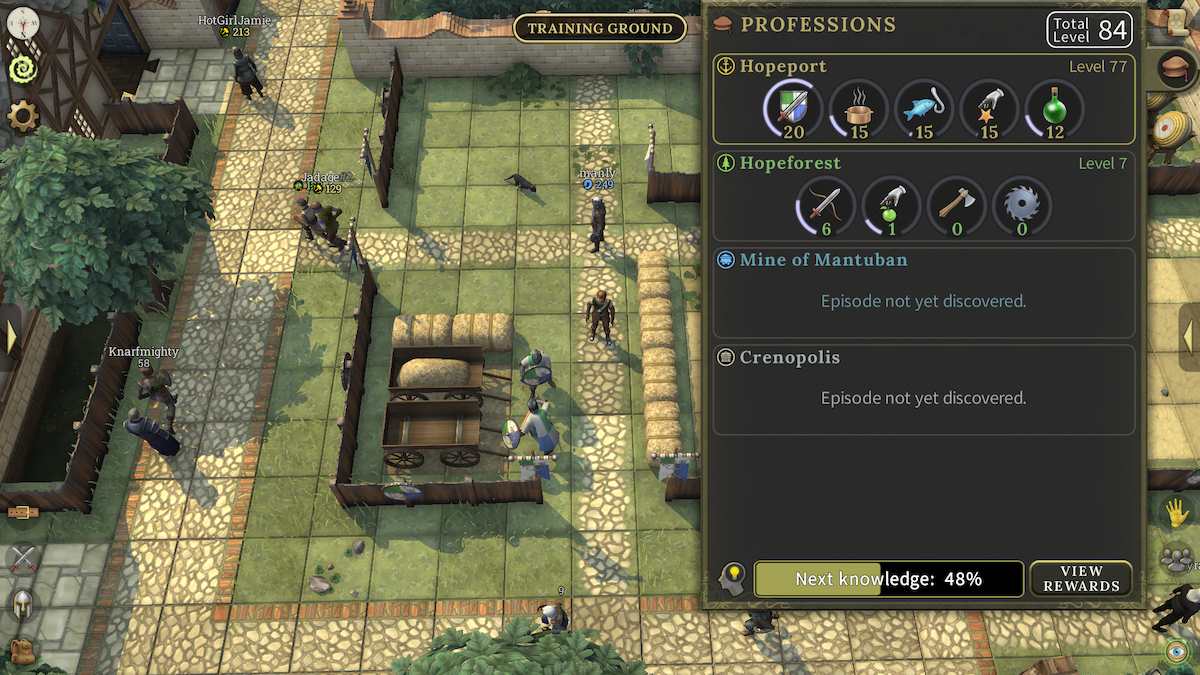Open the cooking pot Chef profession
1200x675 pixels.
coord(858,107)
